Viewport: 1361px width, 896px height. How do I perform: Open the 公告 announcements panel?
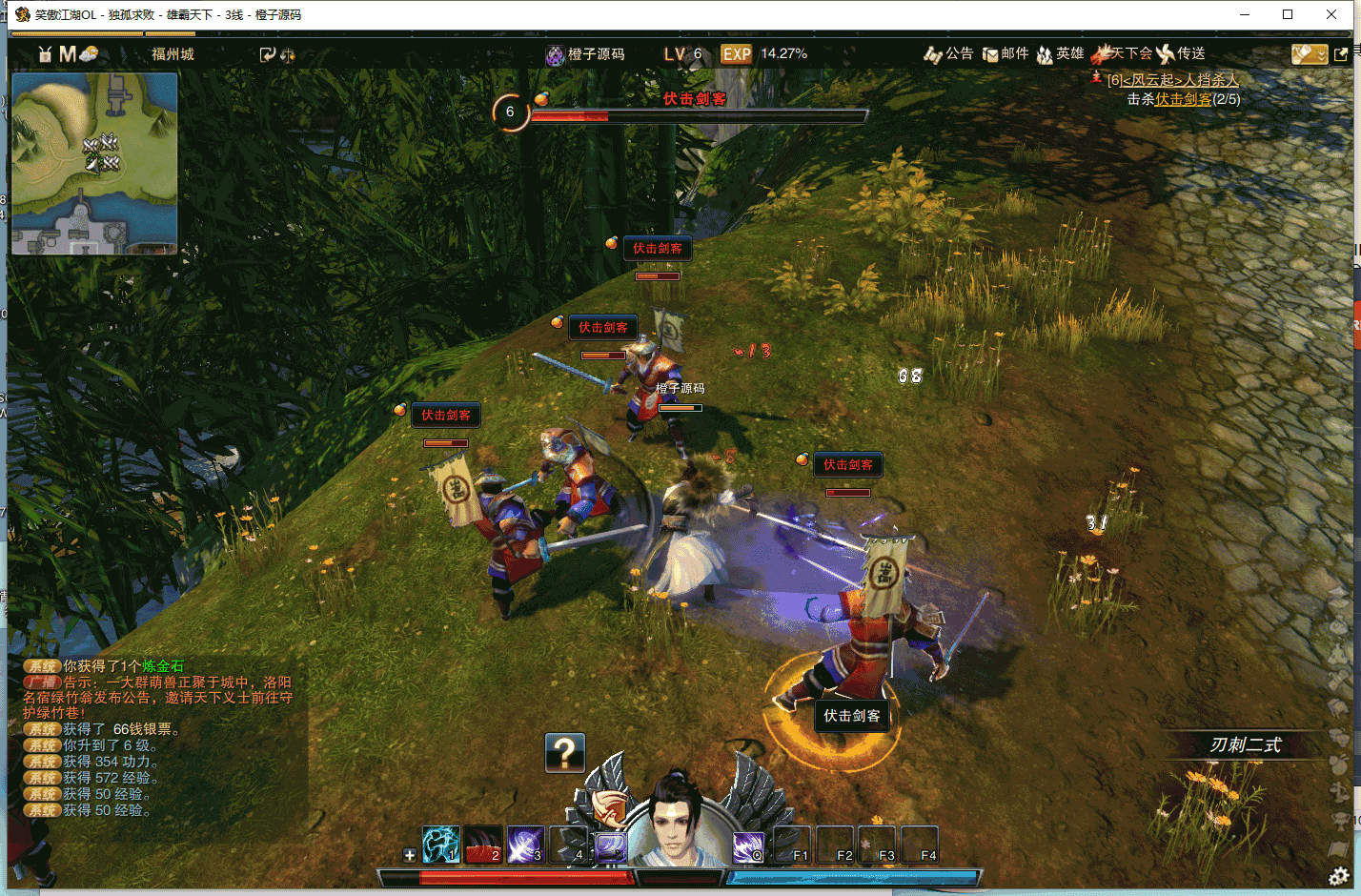pyautogui.click(x=948, y=54)
